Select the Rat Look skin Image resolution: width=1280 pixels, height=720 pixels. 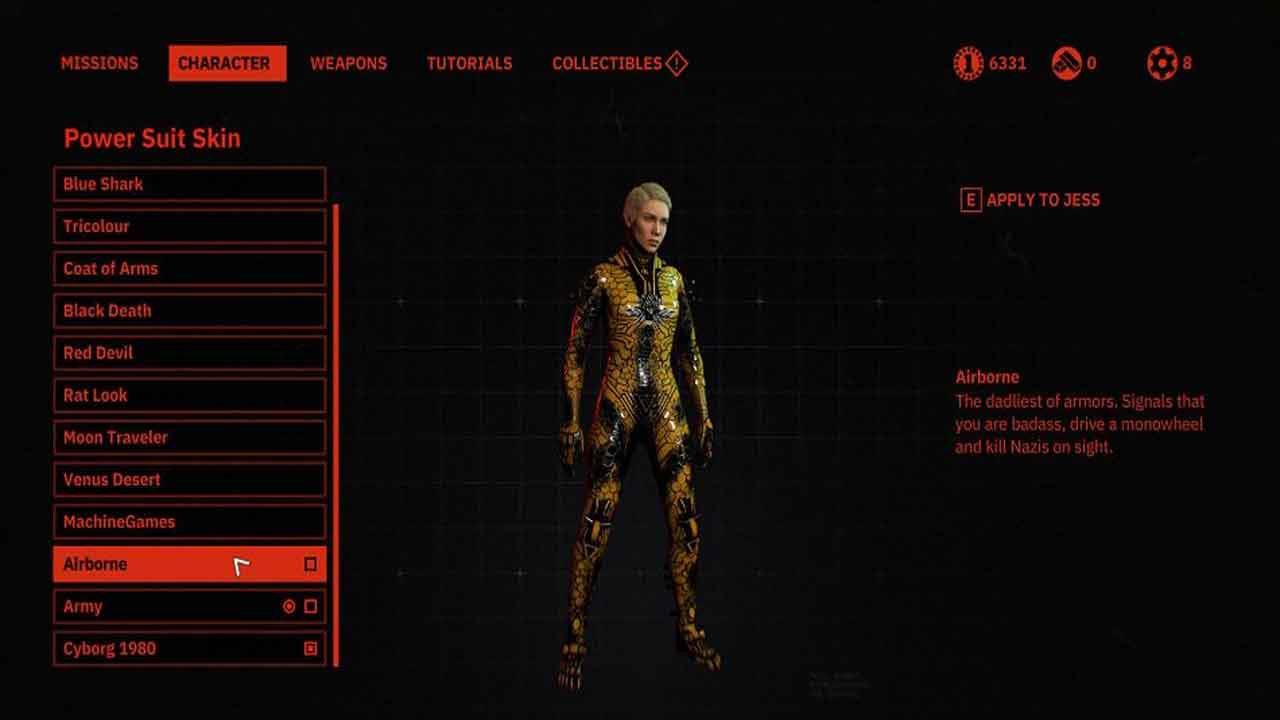tap(189, 395)
